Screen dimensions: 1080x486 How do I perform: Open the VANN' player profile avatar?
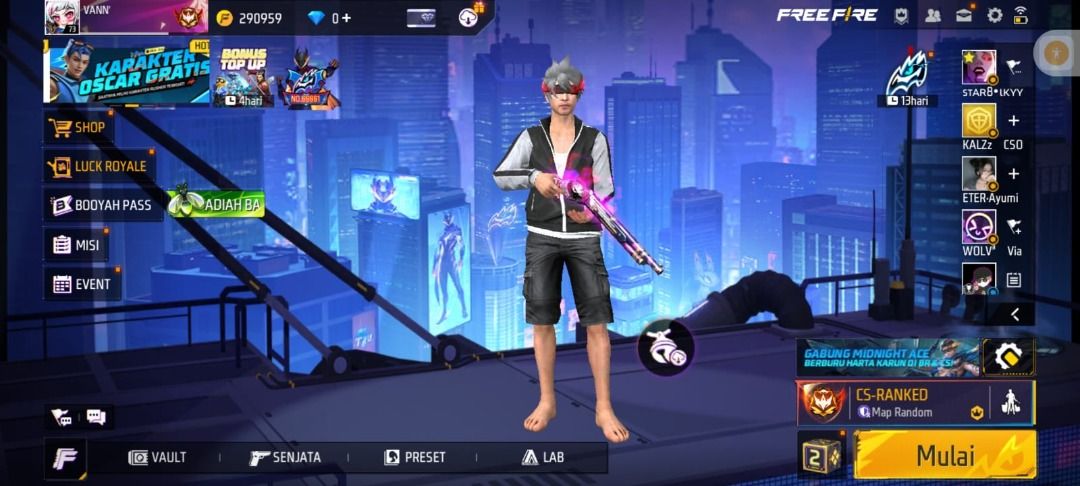(x=62, y=17)
